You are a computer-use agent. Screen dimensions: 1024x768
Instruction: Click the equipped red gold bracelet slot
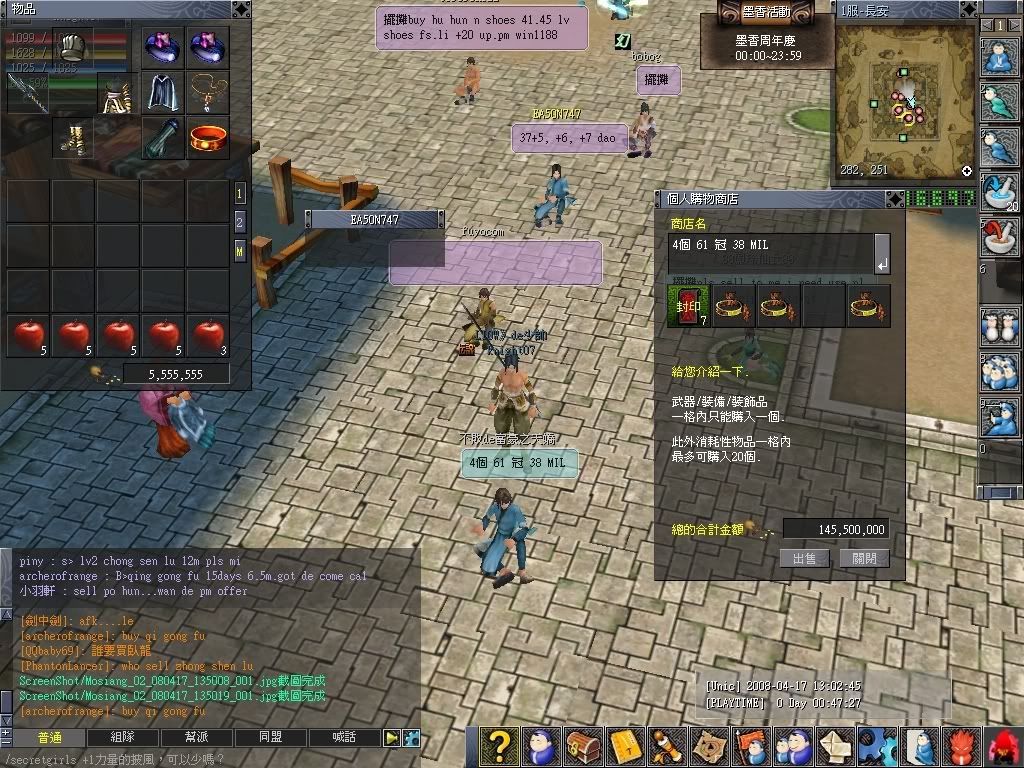tap(208, 137)
